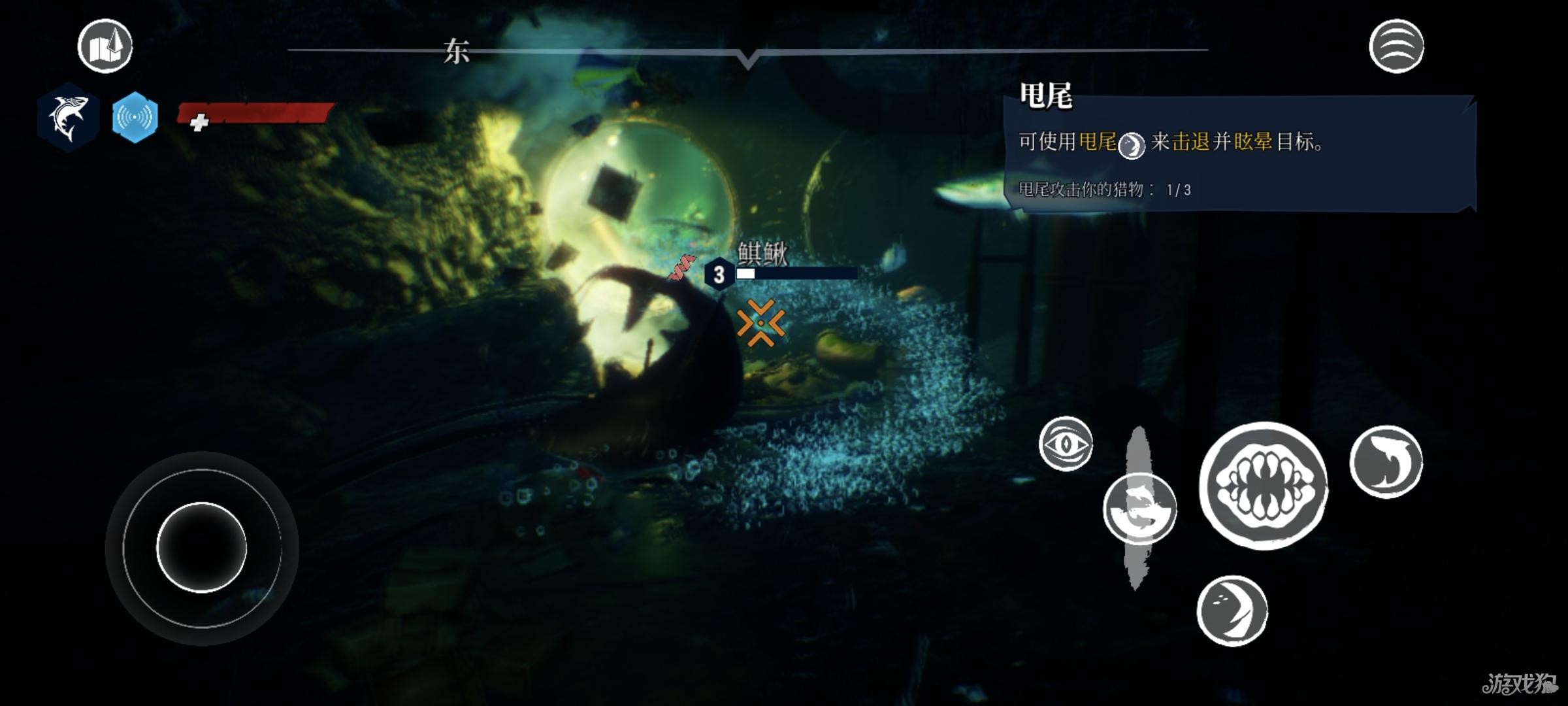Screen dimensions: 1568x706
Task: Bite with the toothed jaws button
Action: (x=1264, y=486)
